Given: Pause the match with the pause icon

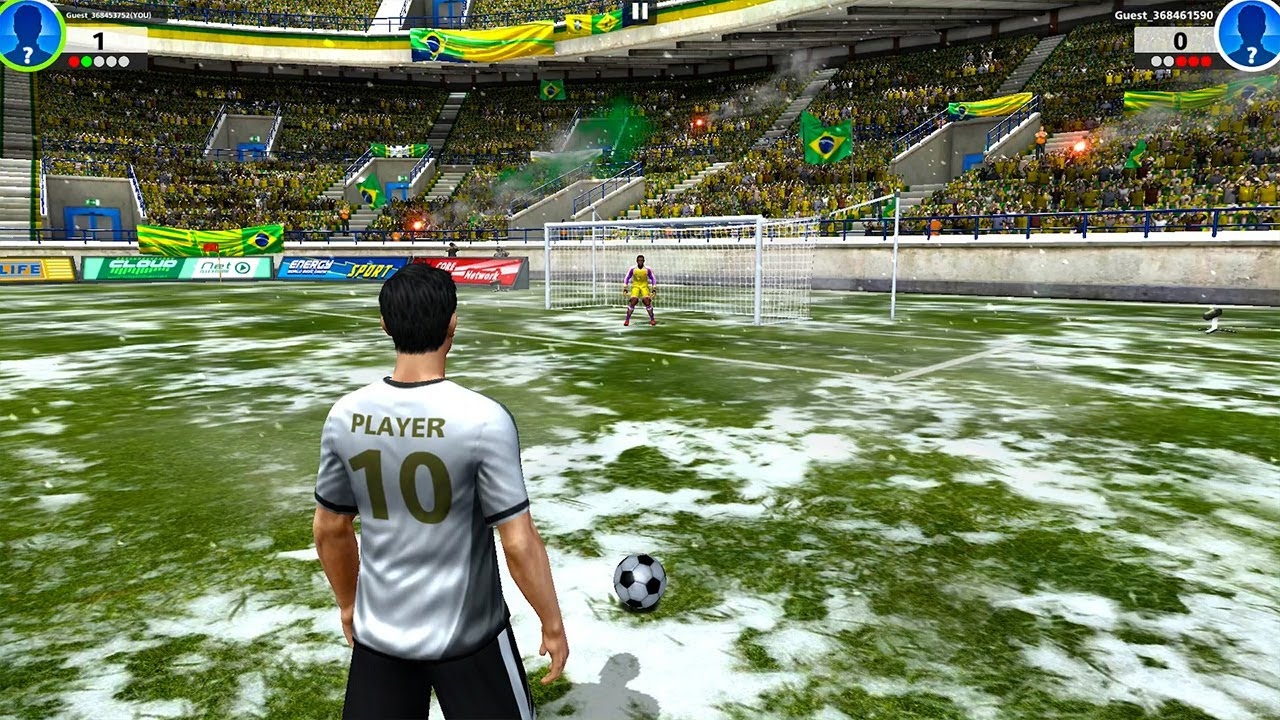Looking at the screenshot, I should click(639, 12).
